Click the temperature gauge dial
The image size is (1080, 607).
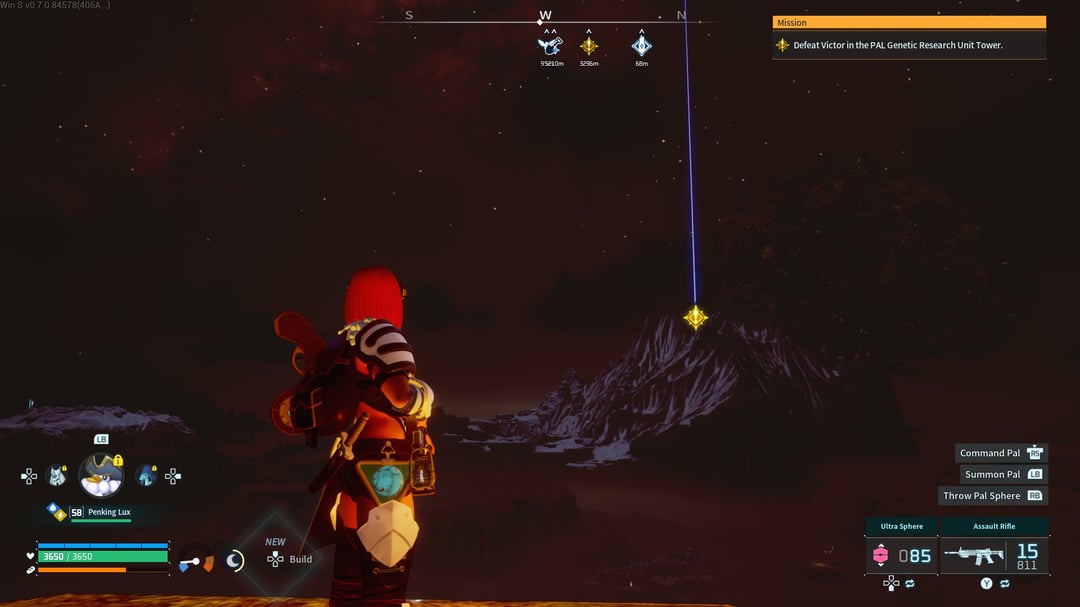[x=196, y=561]
